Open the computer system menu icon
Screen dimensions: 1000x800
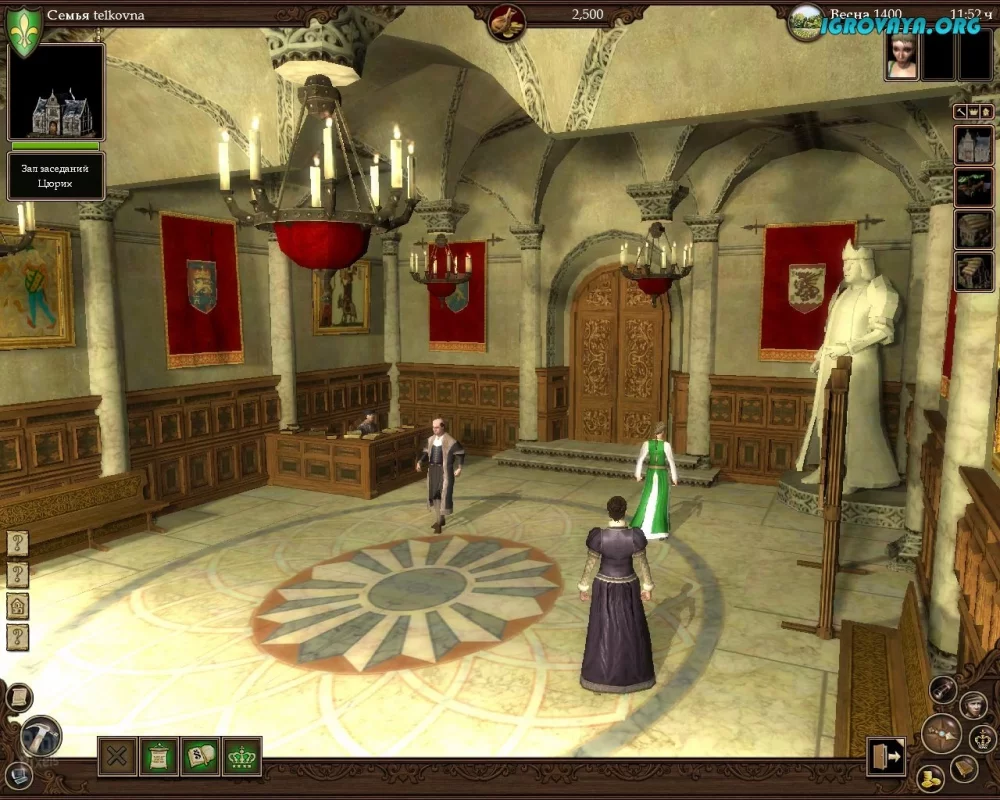click(x=17, y=771)
